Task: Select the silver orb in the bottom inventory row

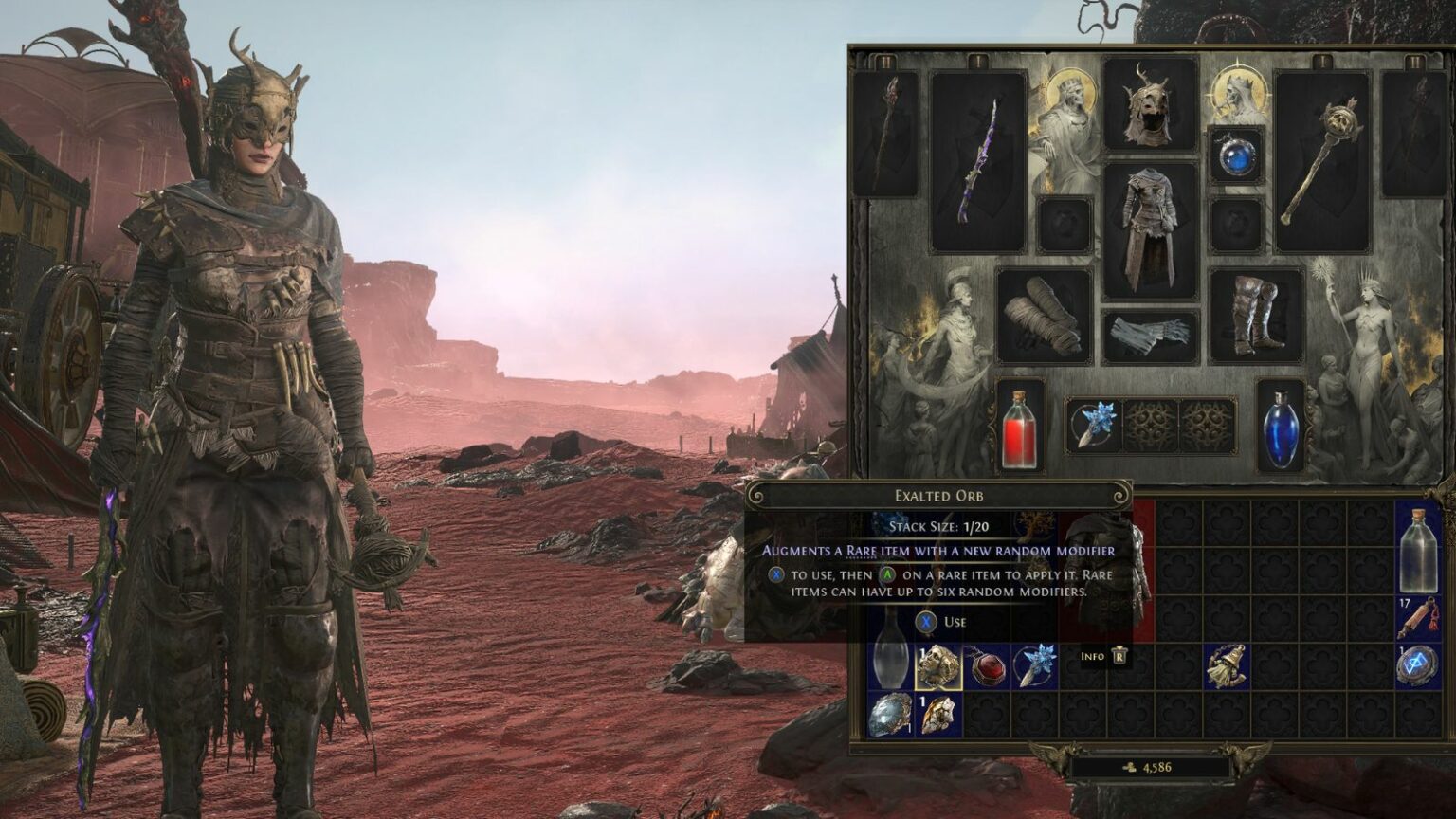Action: click(x=891, y=715)
